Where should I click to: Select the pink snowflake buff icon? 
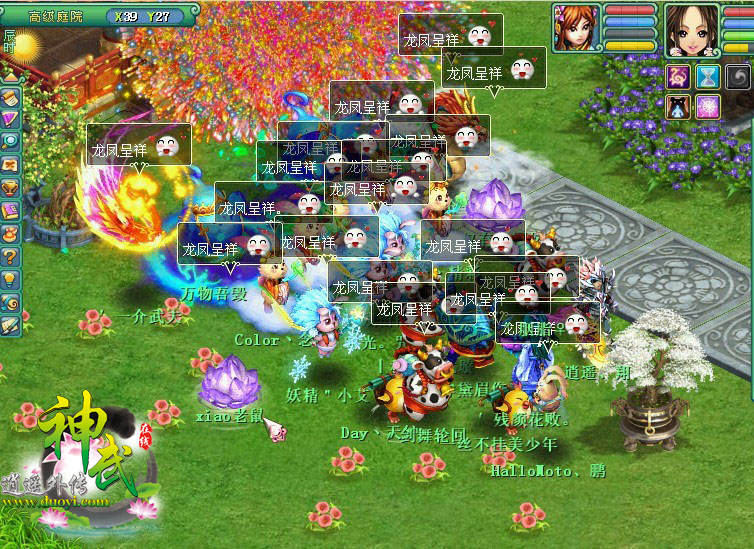pos(708,106)
